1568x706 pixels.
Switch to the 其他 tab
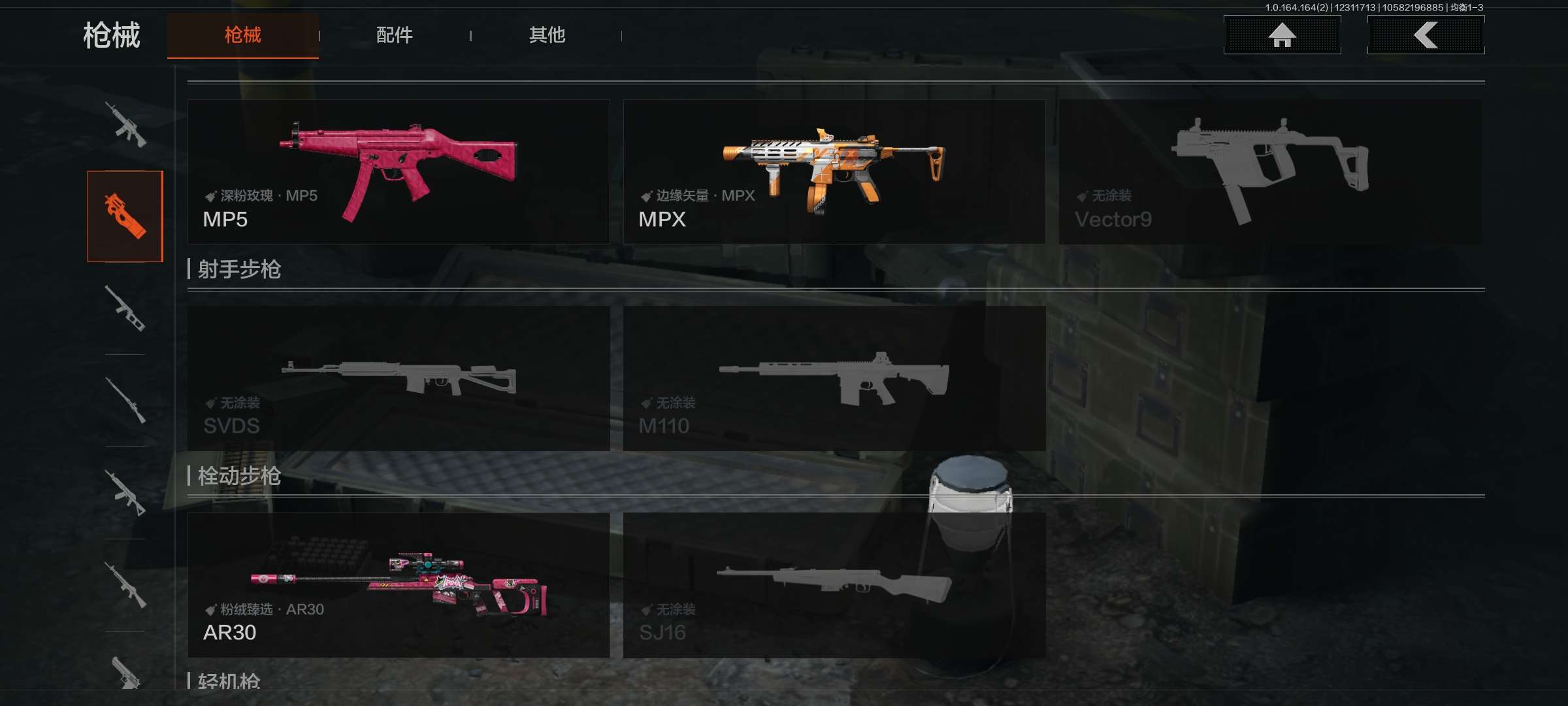point(547,35)
